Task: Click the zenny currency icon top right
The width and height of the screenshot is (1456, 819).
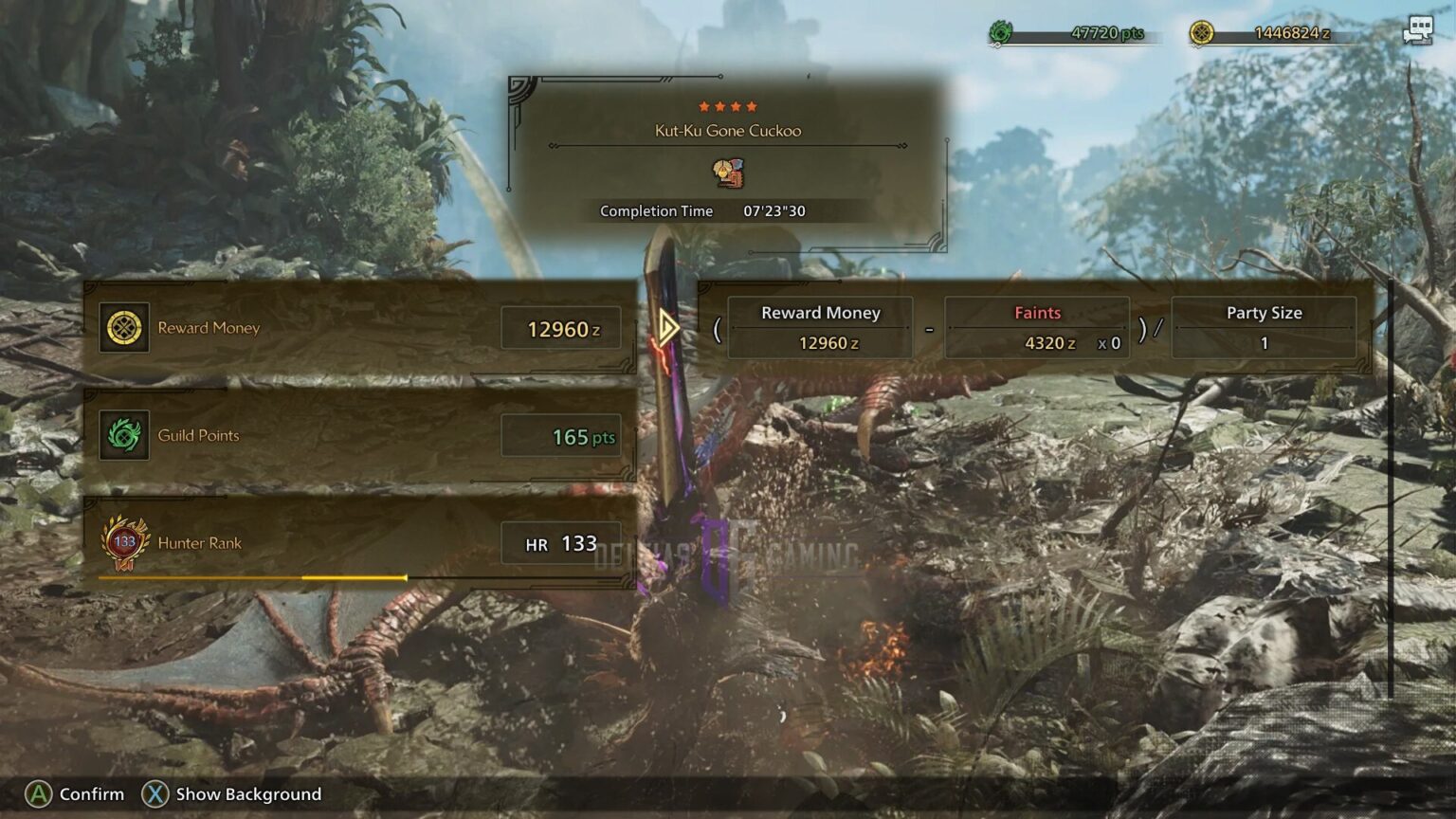Action: coord(1202,31)
